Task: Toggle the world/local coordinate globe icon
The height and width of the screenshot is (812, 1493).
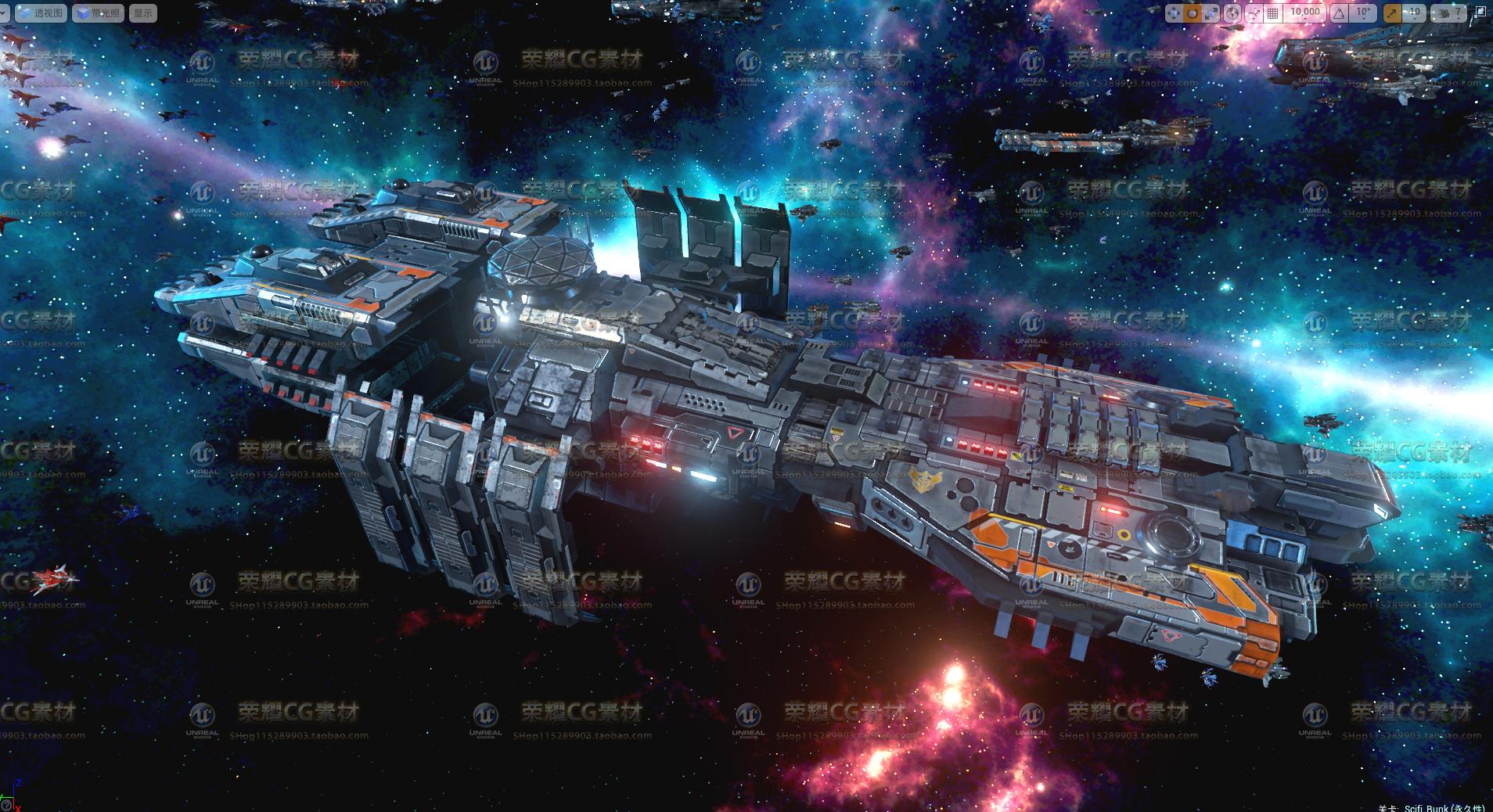Action: (x=1232, y=13)
